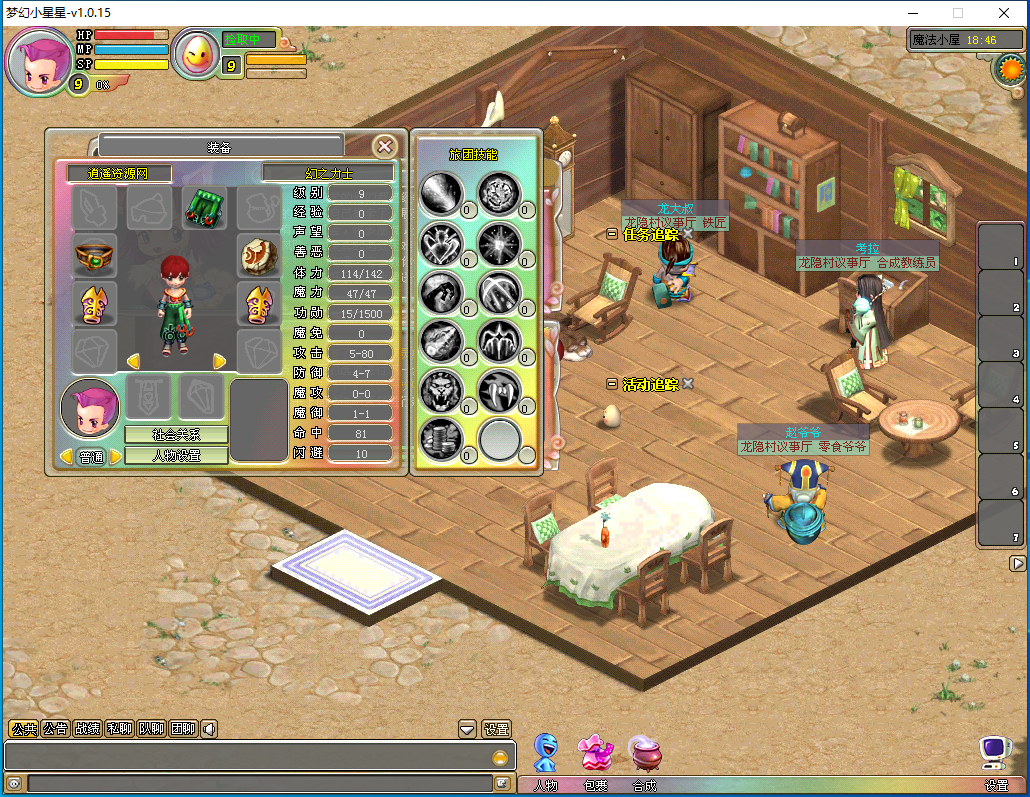Close the 活动追踪 activity tracker
The height and width of the screenshot is (797, 1030).
688,383
